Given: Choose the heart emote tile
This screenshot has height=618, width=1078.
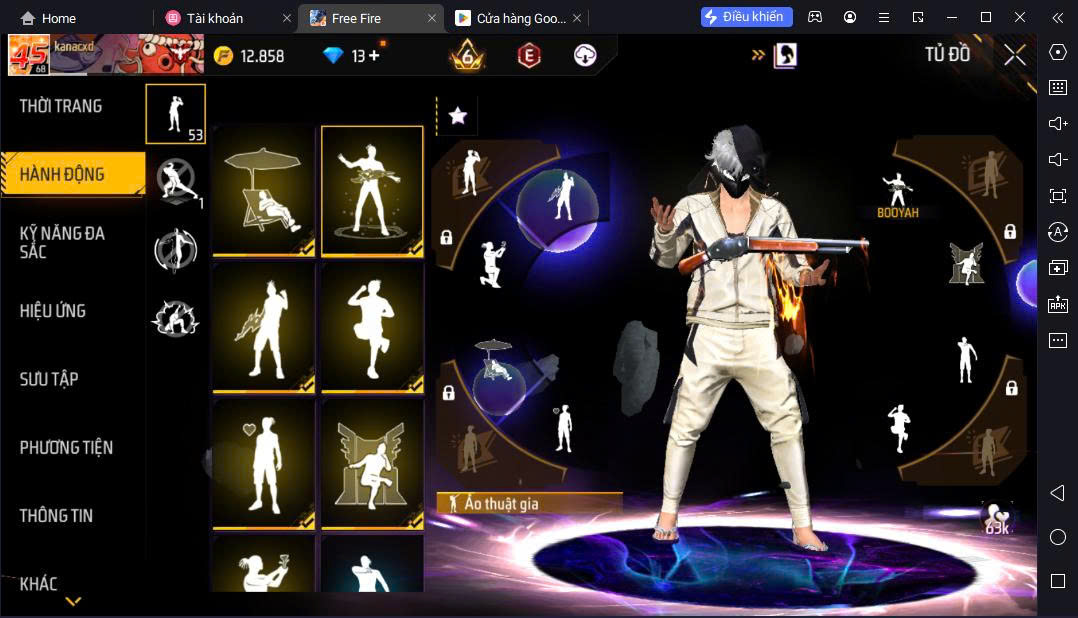Looking at the screenshot, I should tap(264, 463).
